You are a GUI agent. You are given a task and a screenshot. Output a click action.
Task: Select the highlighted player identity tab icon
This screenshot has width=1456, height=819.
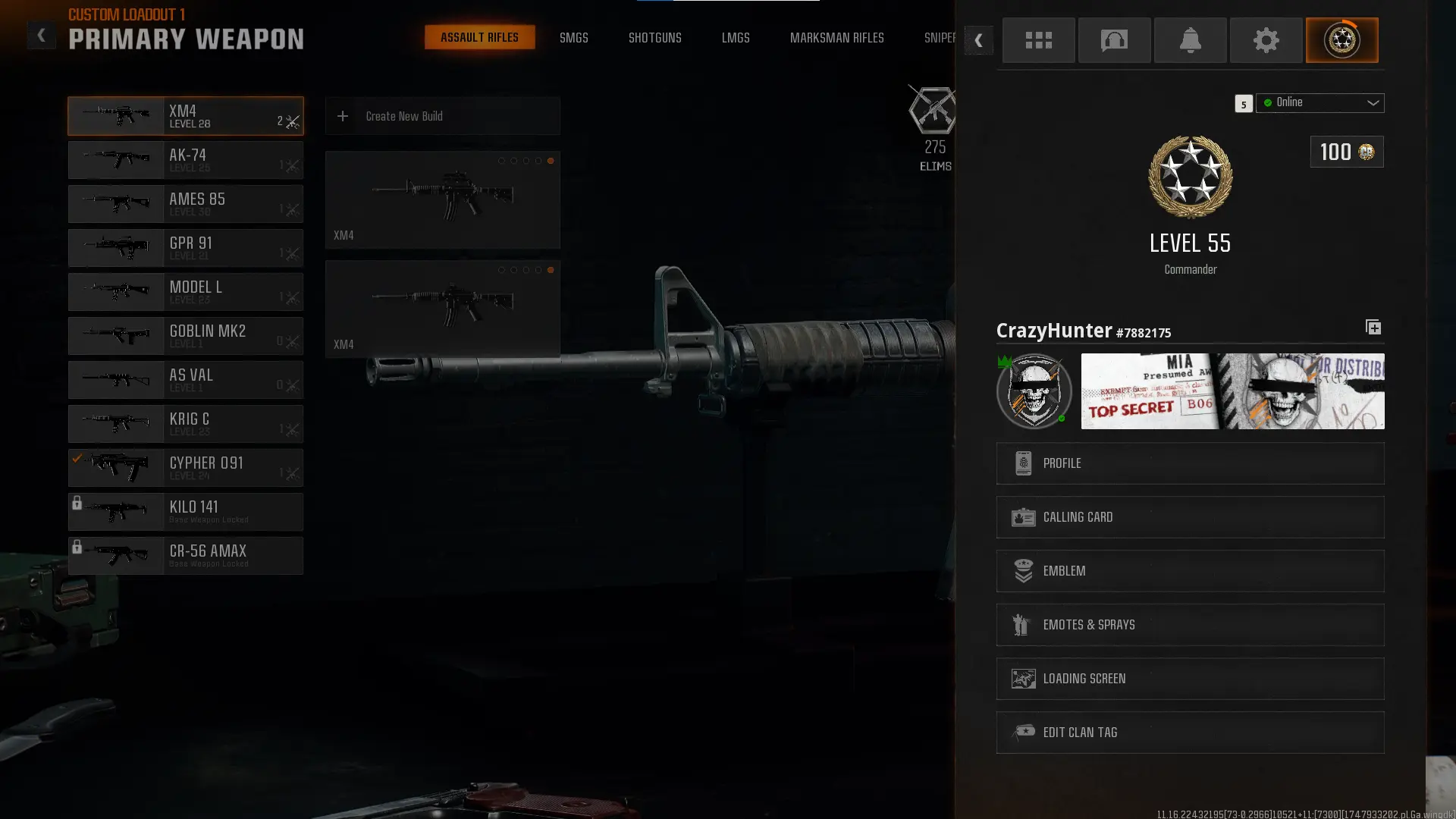tap(1342, 40)
